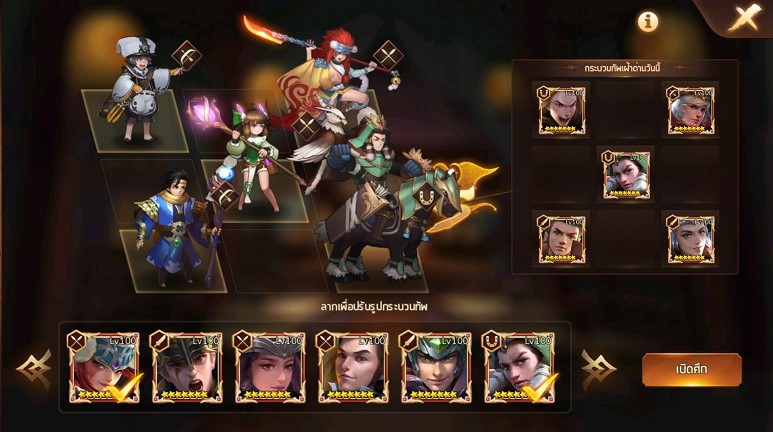This screenshot has height=432, width=773.
Task: Choose the green-helmet hero portrait in the roster
Action: (x=436, y=367)
